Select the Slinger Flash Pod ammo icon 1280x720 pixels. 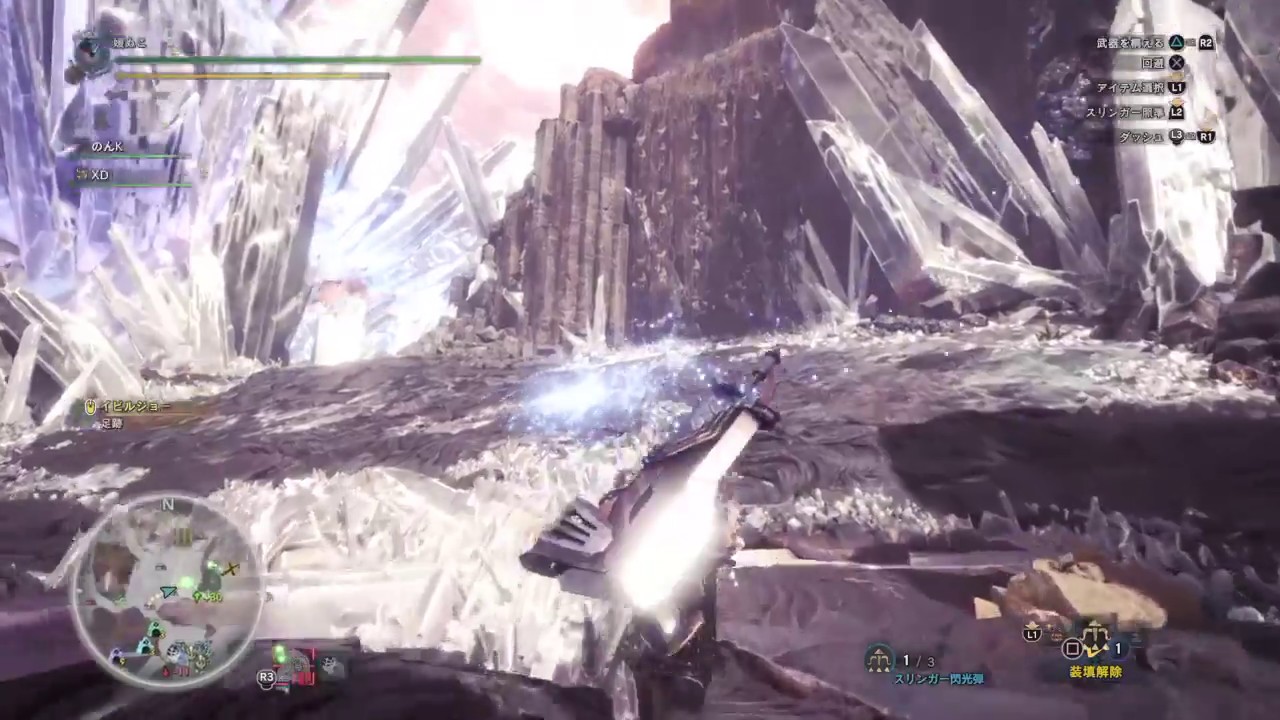point(879,658)
